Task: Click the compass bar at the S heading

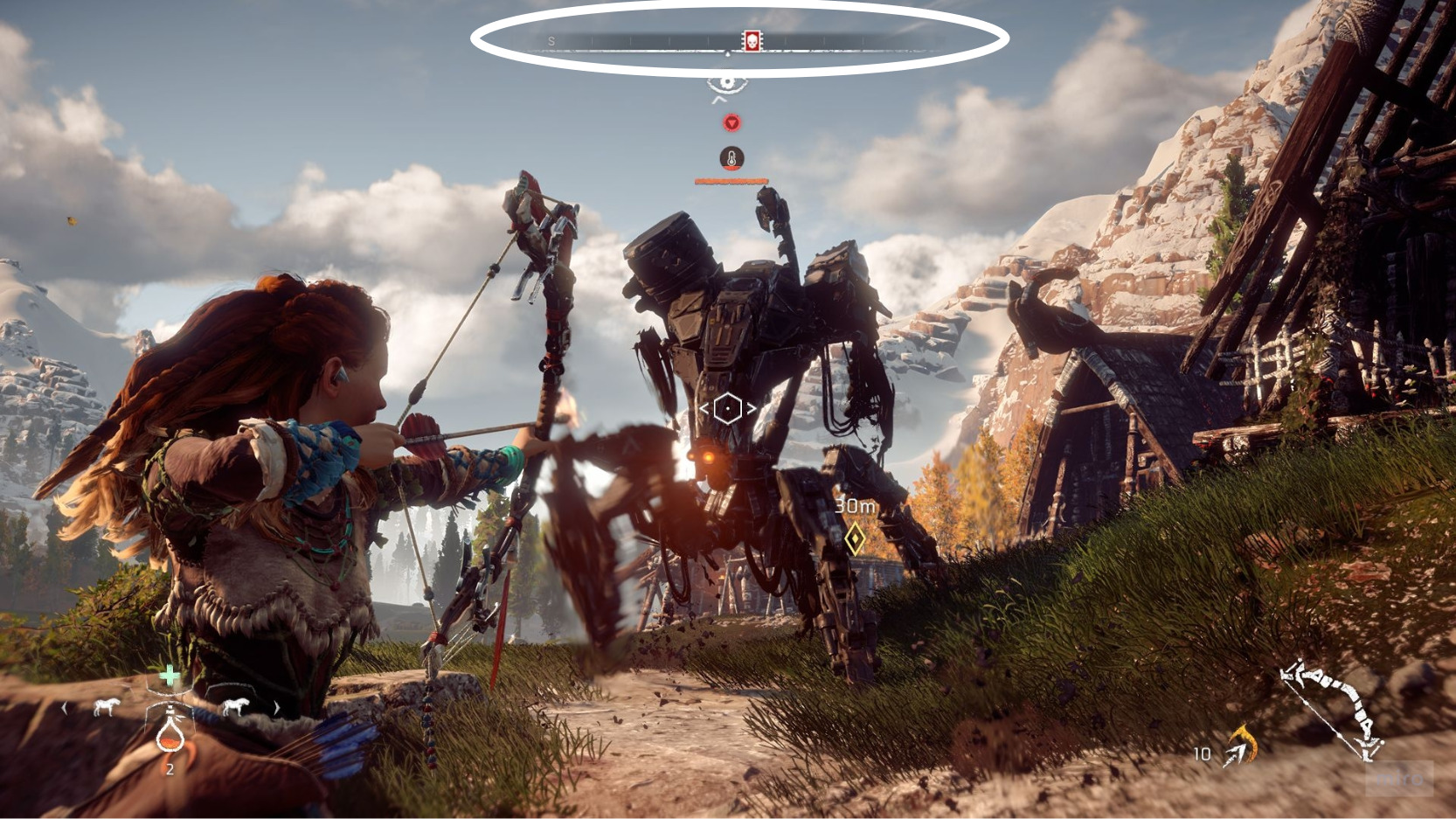Action: pos(551,41)
